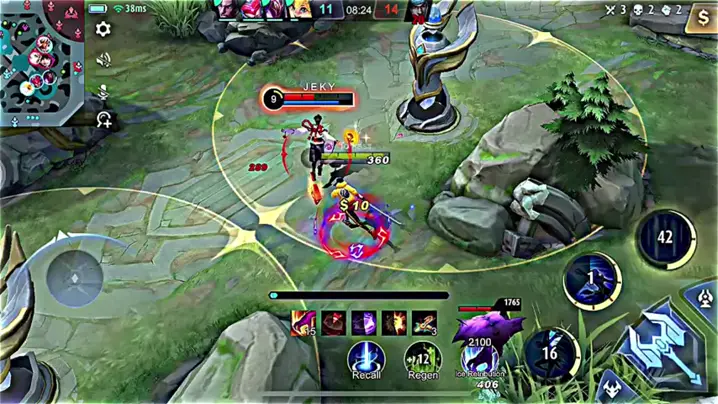Select the skill on 16 cooldown
Image resolution: width=718 pixels, height=404 pixels.
point(550,355)
